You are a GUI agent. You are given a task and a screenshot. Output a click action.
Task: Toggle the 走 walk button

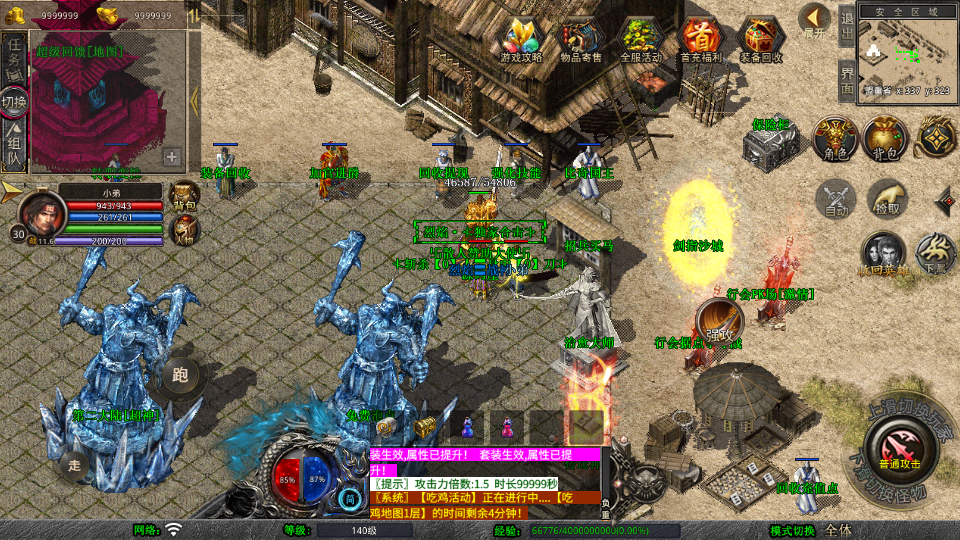click(75, 465)
